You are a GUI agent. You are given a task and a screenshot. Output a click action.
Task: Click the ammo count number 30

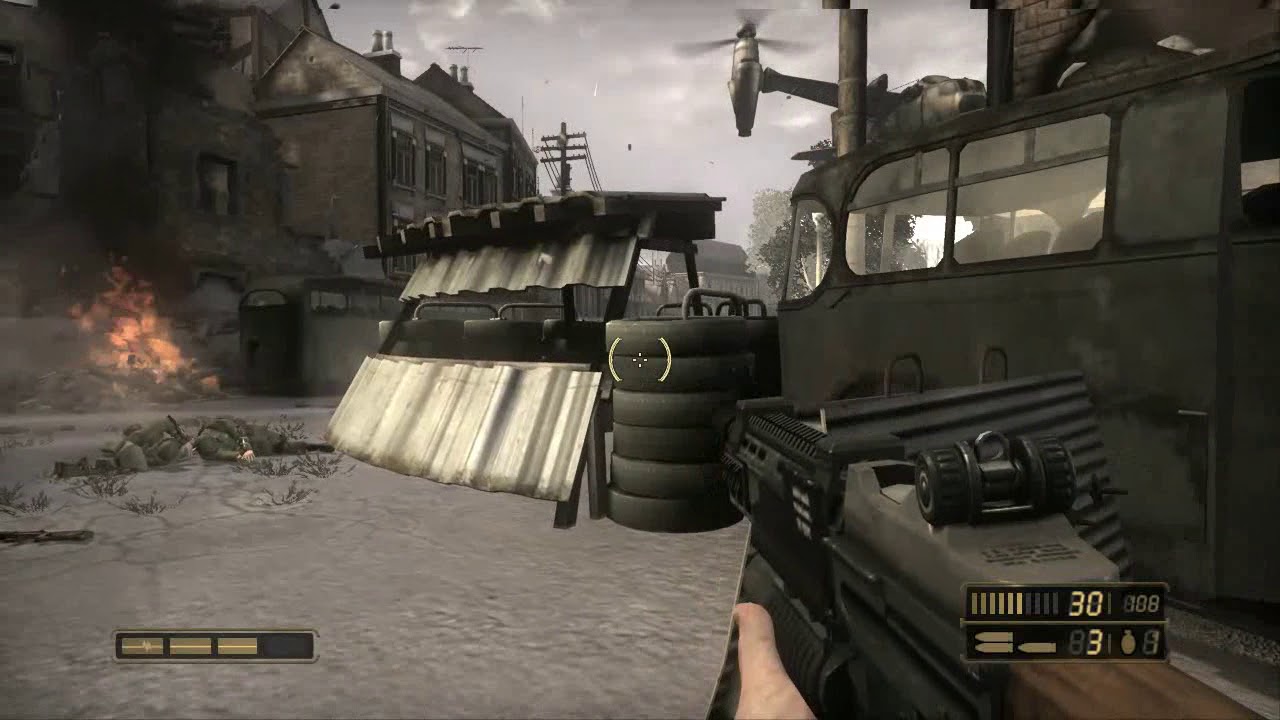(x=1086, y=603)
